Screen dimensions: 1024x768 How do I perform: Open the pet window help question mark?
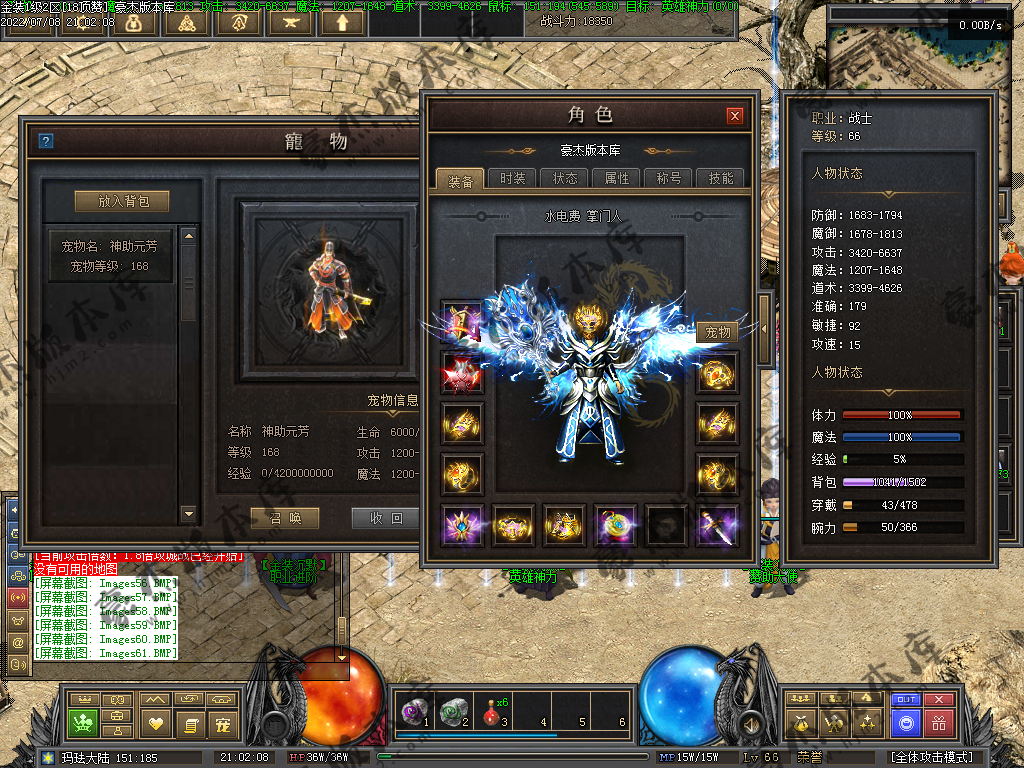(x=45, y=141)
